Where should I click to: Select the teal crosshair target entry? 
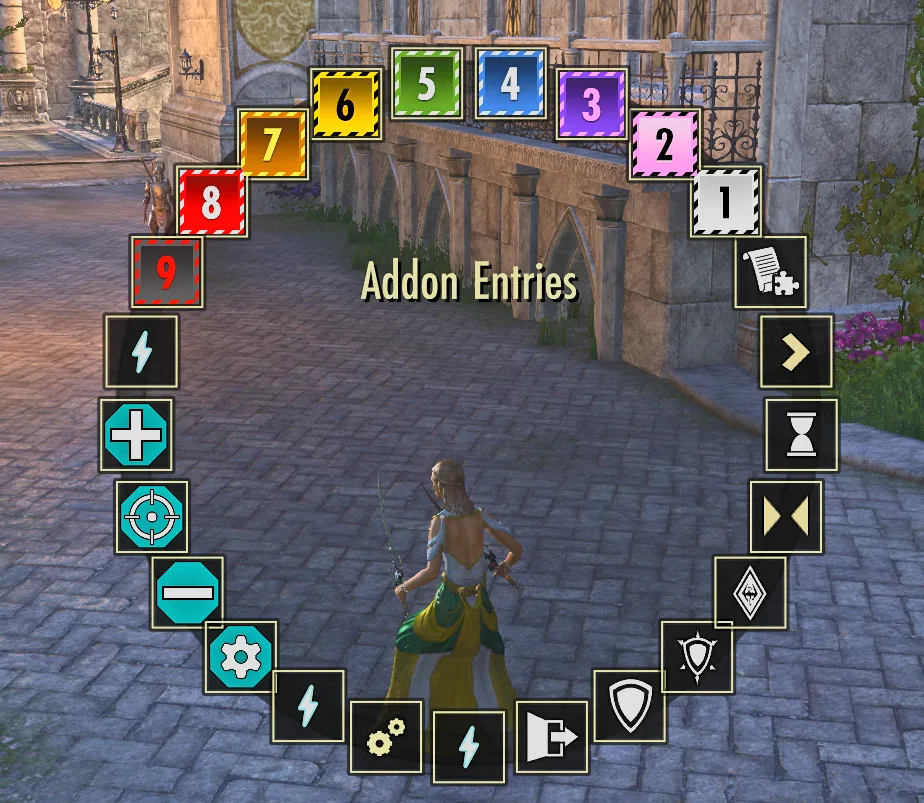click(x=151, y=516)
